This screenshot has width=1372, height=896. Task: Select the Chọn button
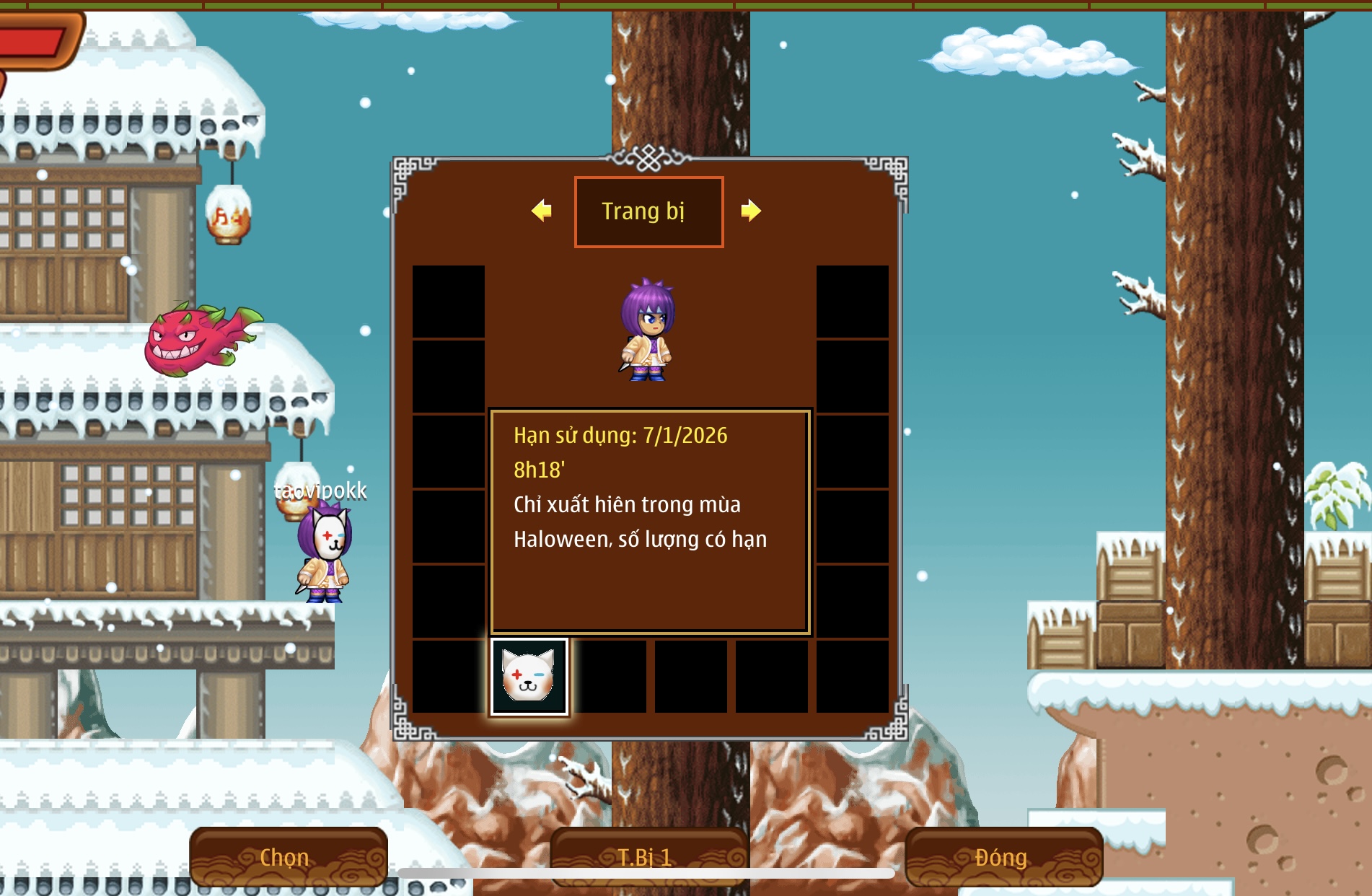coord(288,856)
